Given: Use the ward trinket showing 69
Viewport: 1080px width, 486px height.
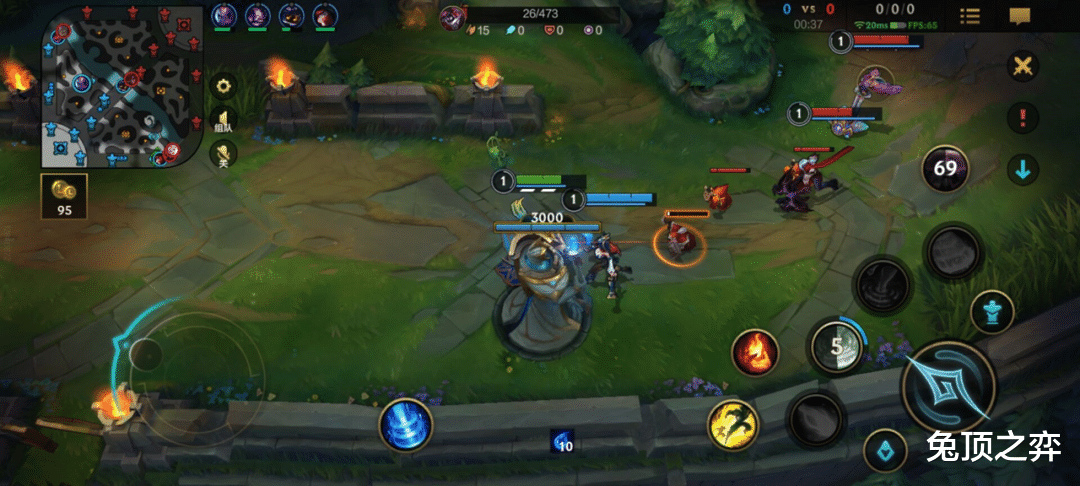Looking at the screenshot, I should coord(945,169).
